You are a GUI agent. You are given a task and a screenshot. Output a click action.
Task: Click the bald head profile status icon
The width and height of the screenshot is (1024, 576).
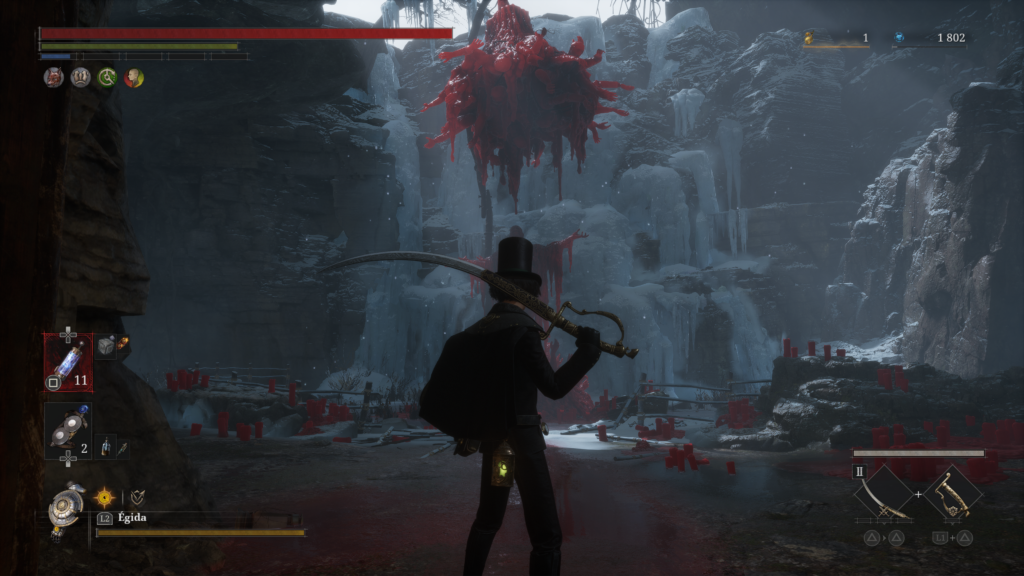click(133, 77)
